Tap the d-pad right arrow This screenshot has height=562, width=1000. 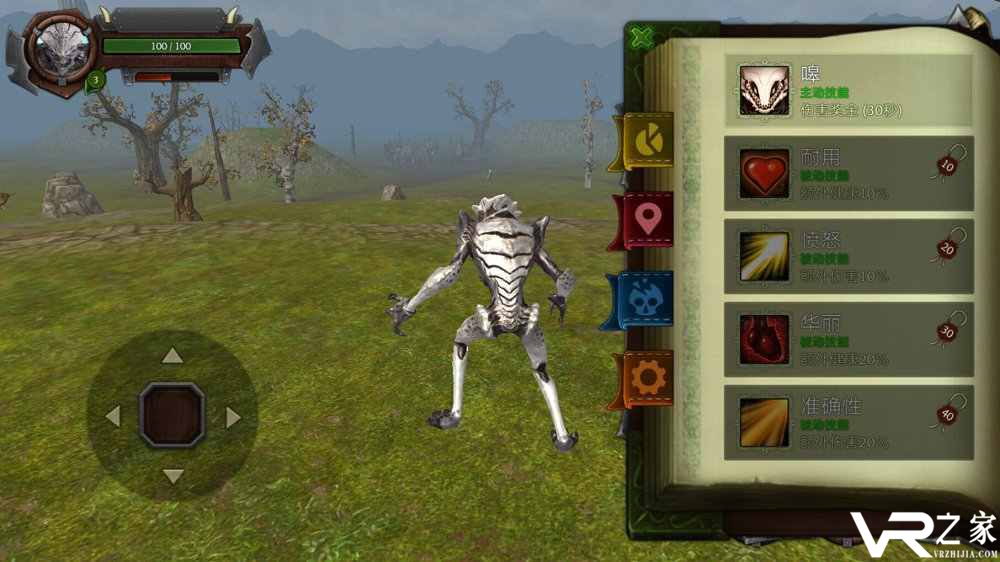tap(233, 417)
